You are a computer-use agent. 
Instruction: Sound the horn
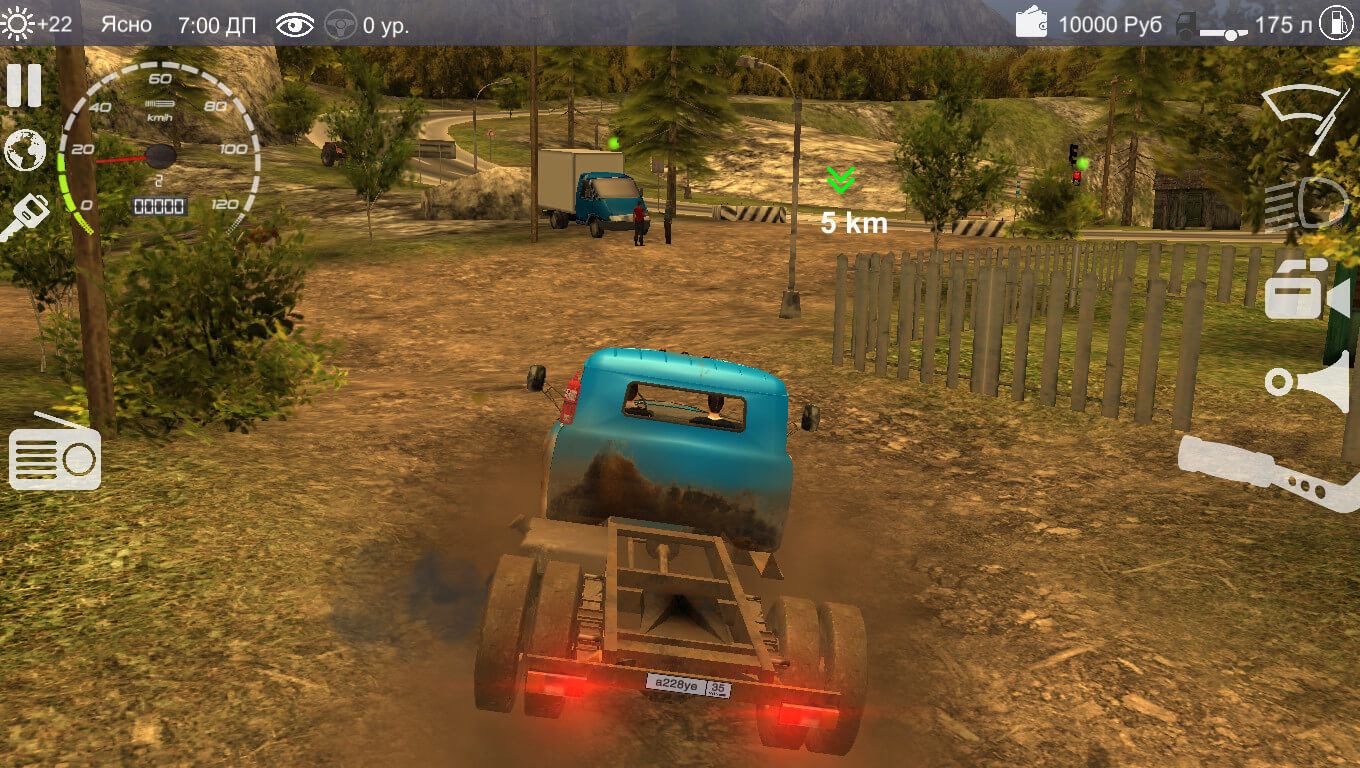1307,382
